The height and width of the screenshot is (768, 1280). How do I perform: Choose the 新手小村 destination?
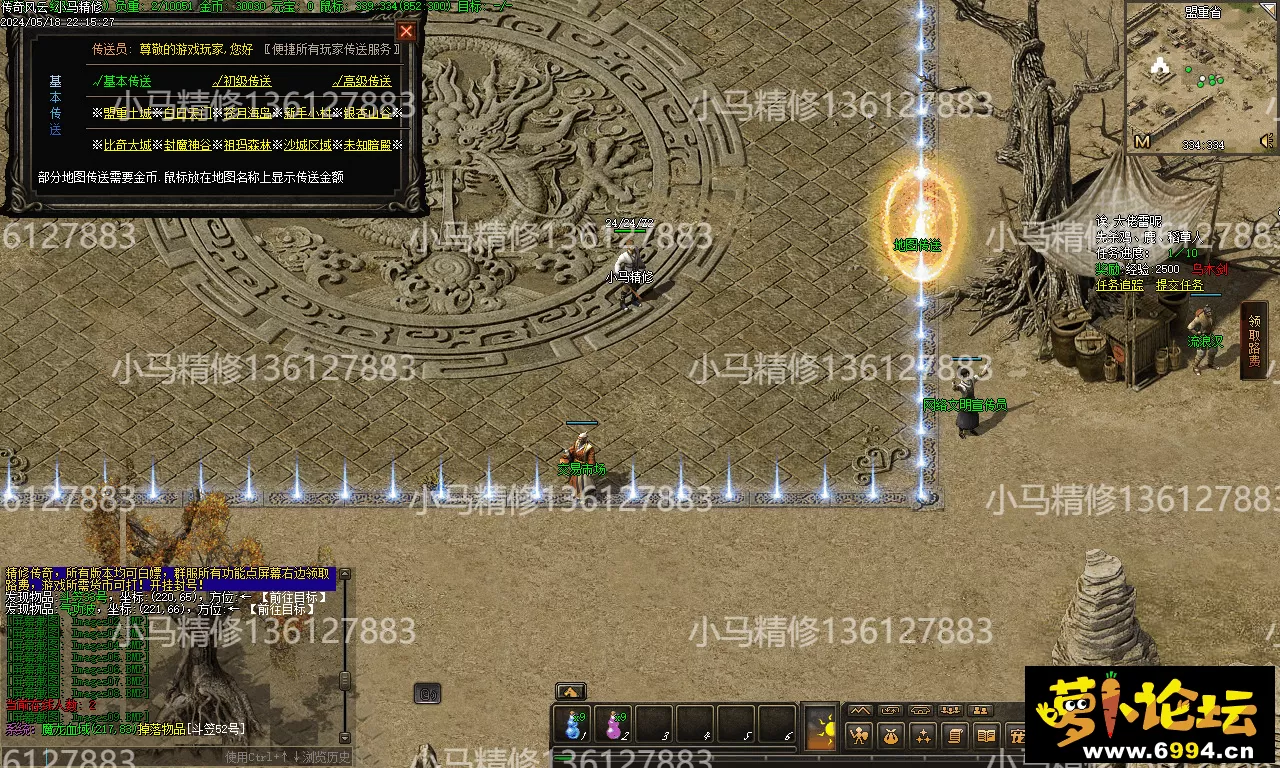click(307, 113)
